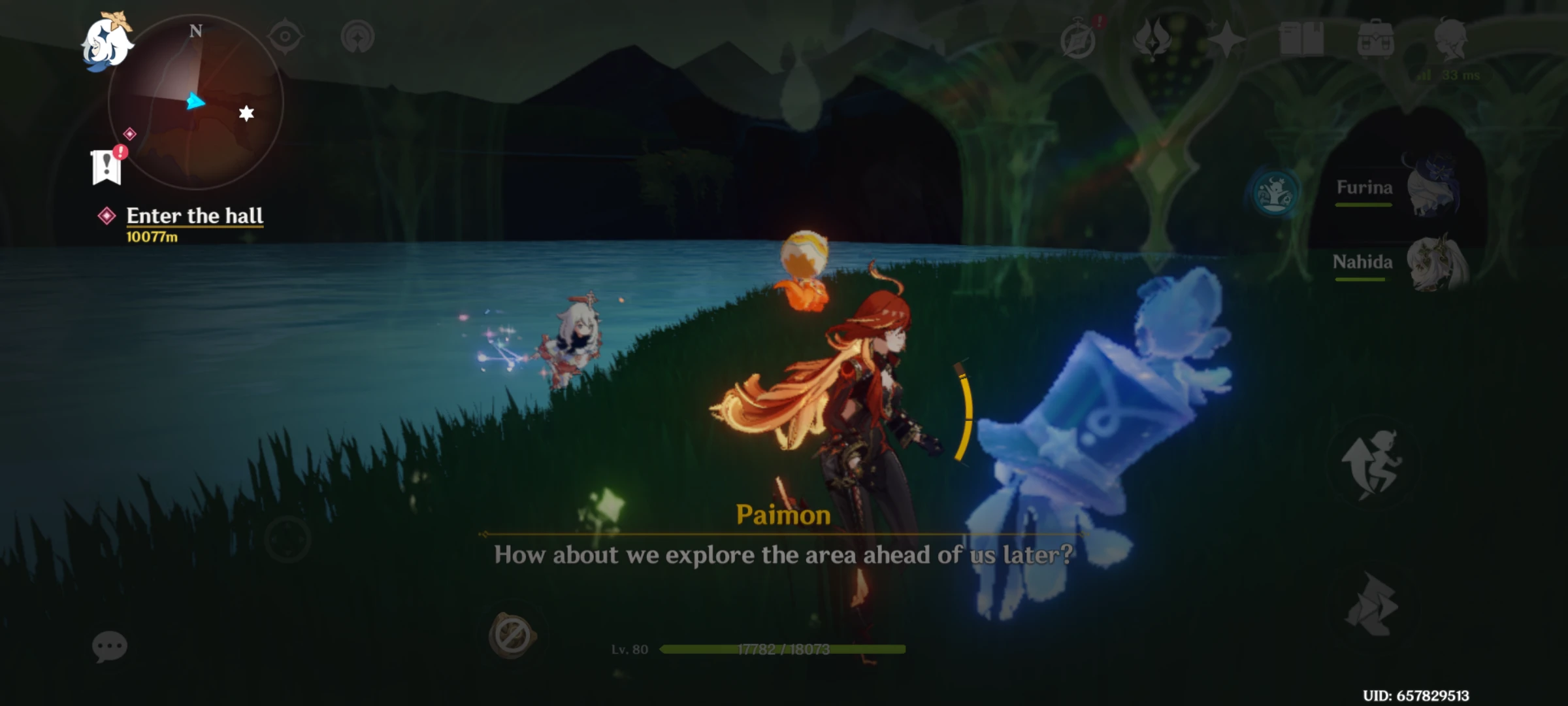
Task: Tap the active character's yellow skill gauge
Action: [966, 418]
